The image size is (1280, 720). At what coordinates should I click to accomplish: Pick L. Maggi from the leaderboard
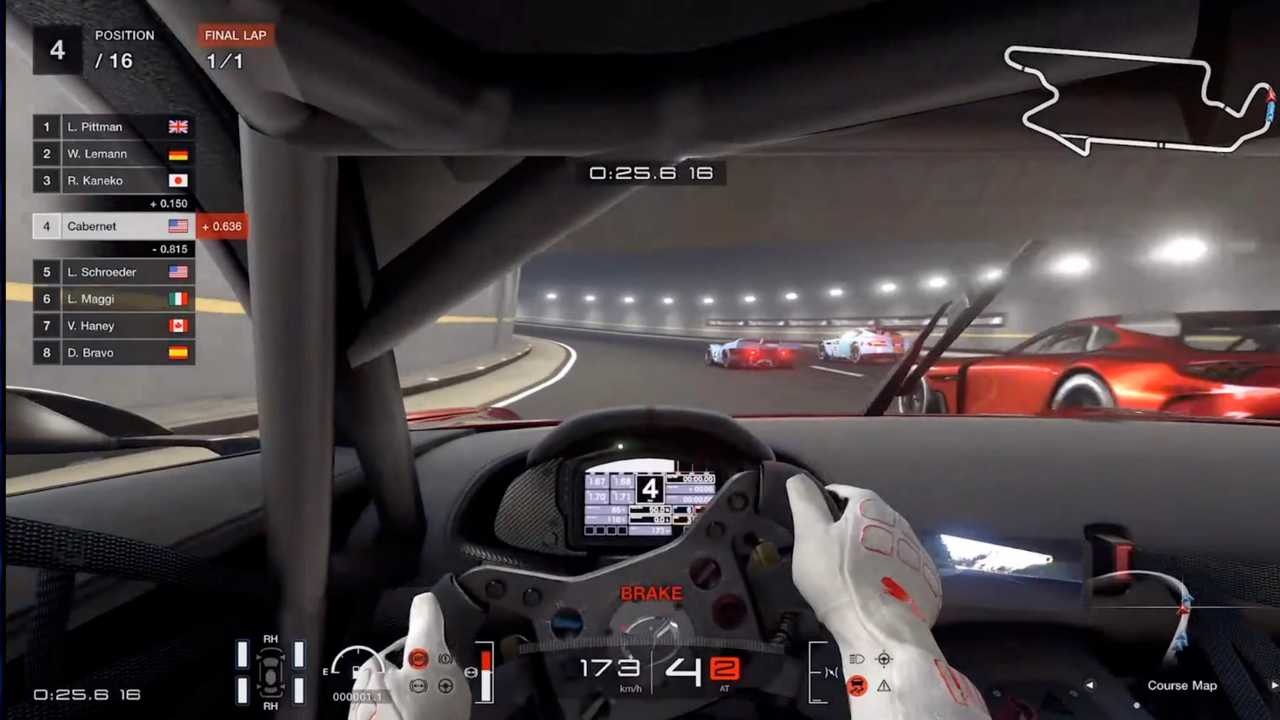point(113,299)
